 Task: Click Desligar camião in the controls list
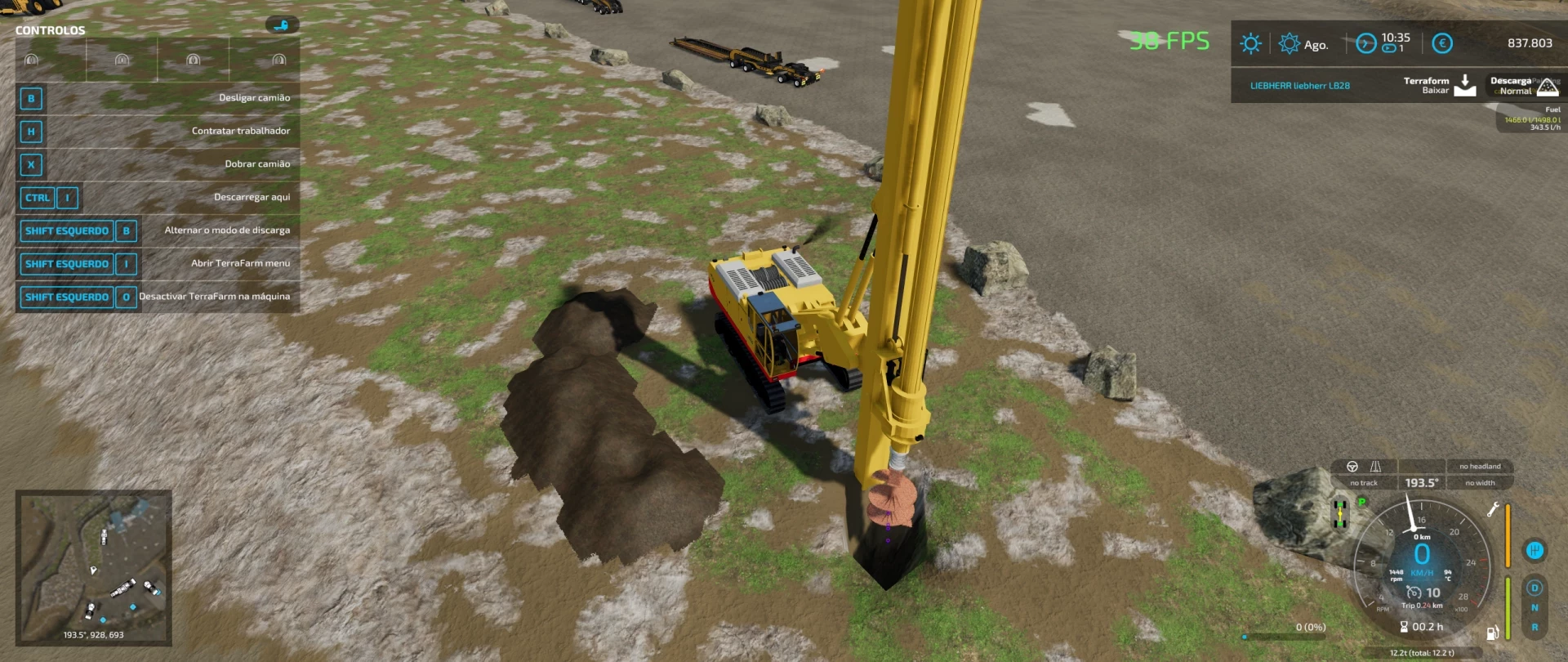(x=254, y=97)
